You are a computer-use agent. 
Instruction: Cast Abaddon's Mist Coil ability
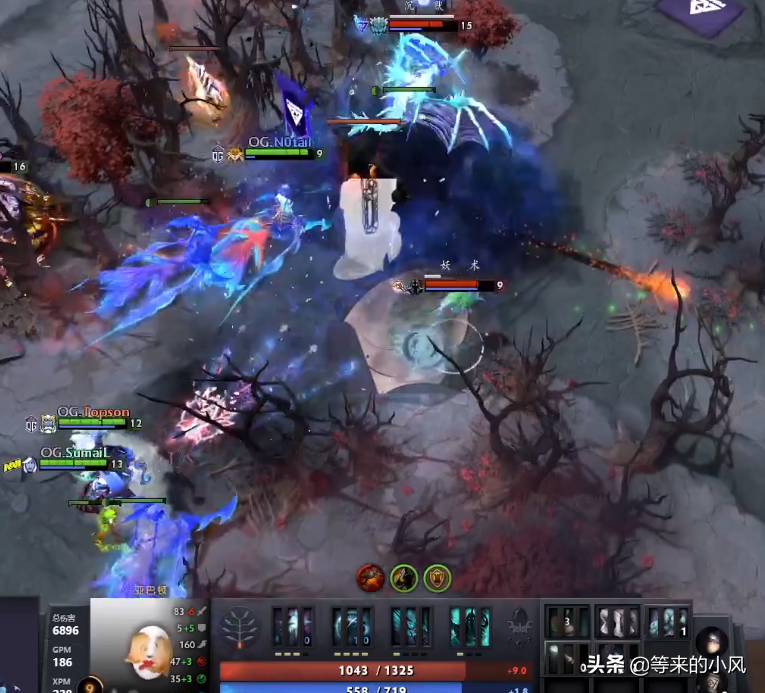[293, 626]
